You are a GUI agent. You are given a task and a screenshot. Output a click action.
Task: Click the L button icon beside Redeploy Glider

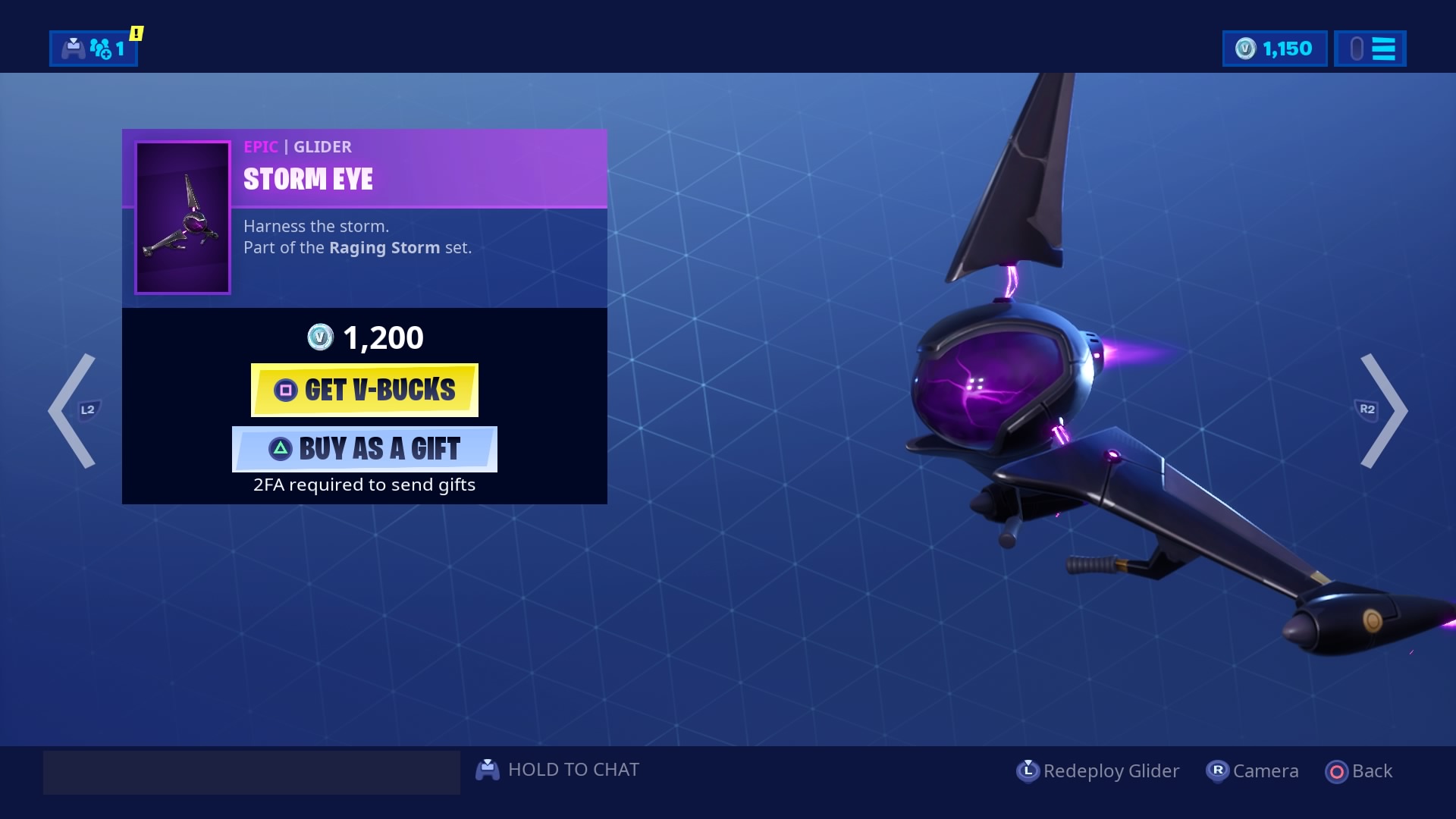point(1029,770)
